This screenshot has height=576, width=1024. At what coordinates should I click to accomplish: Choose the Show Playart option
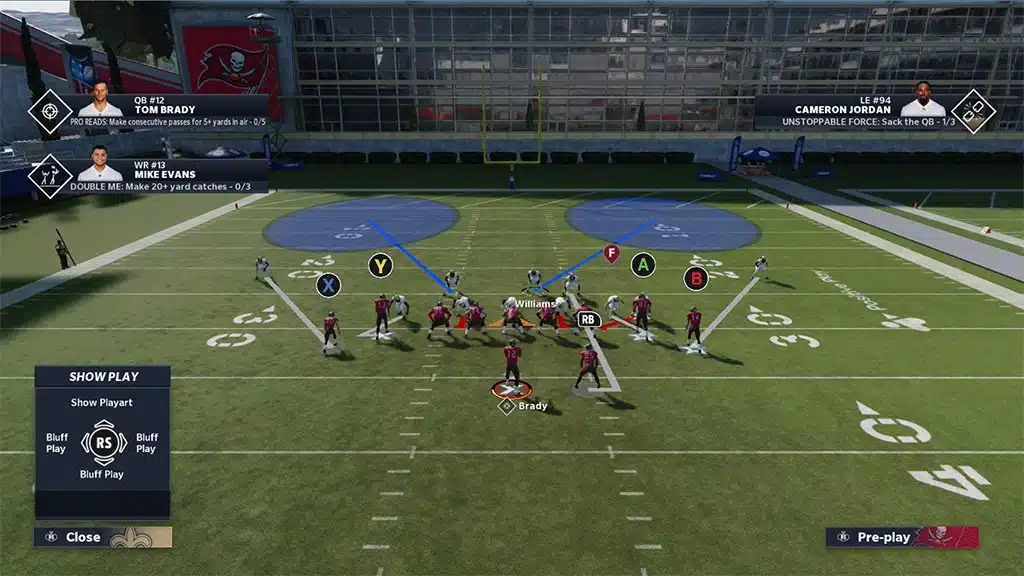(102, 403)
